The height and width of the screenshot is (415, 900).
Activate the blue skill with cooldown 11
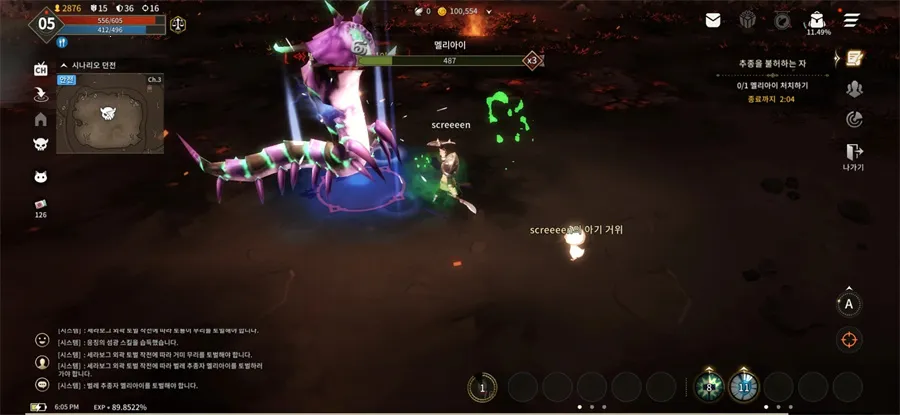pyautogui.click(x=743, y=386)
